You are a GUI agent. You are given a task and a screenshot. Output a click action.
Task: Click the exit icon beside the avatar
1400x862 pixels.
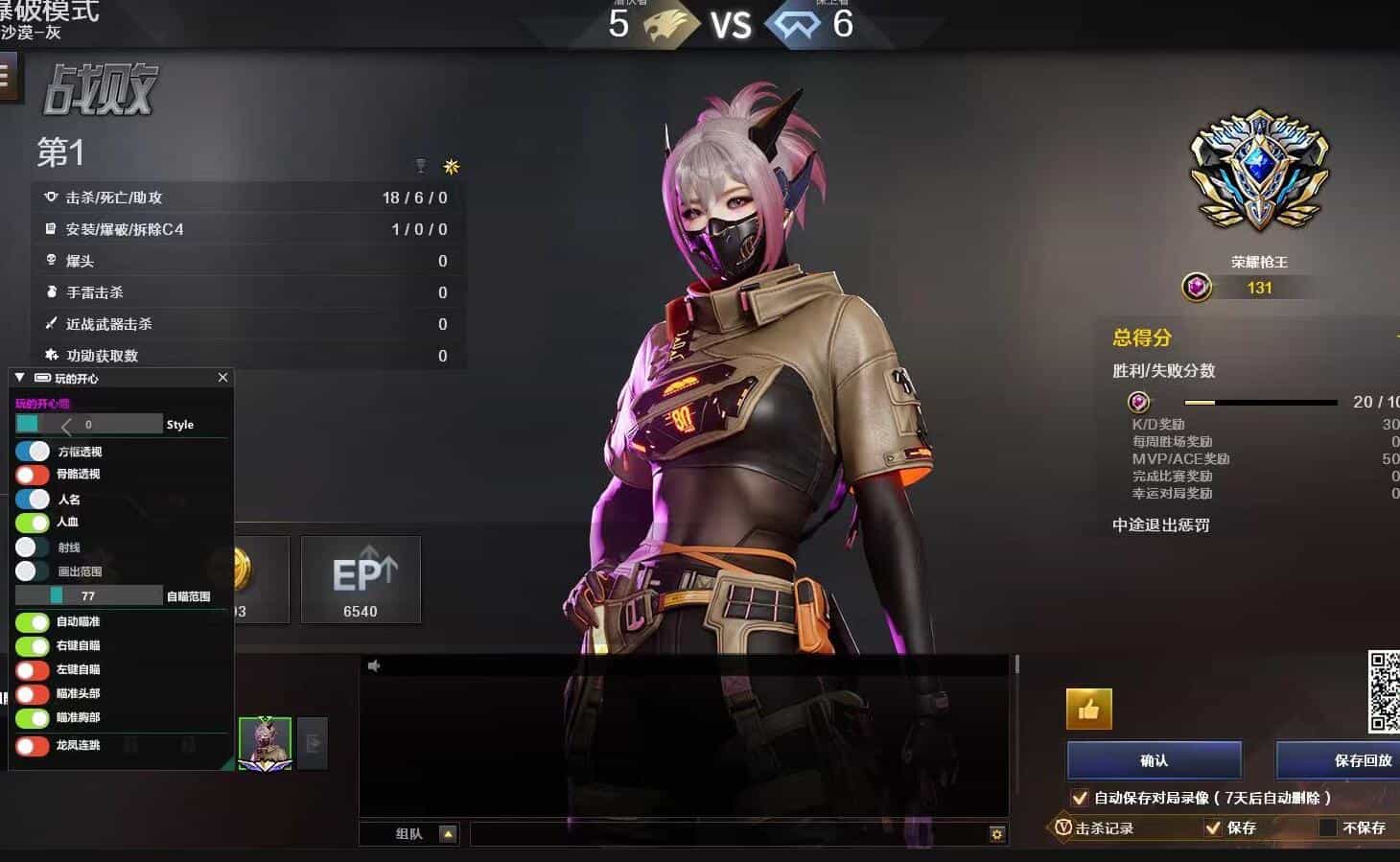coord(313,743)
